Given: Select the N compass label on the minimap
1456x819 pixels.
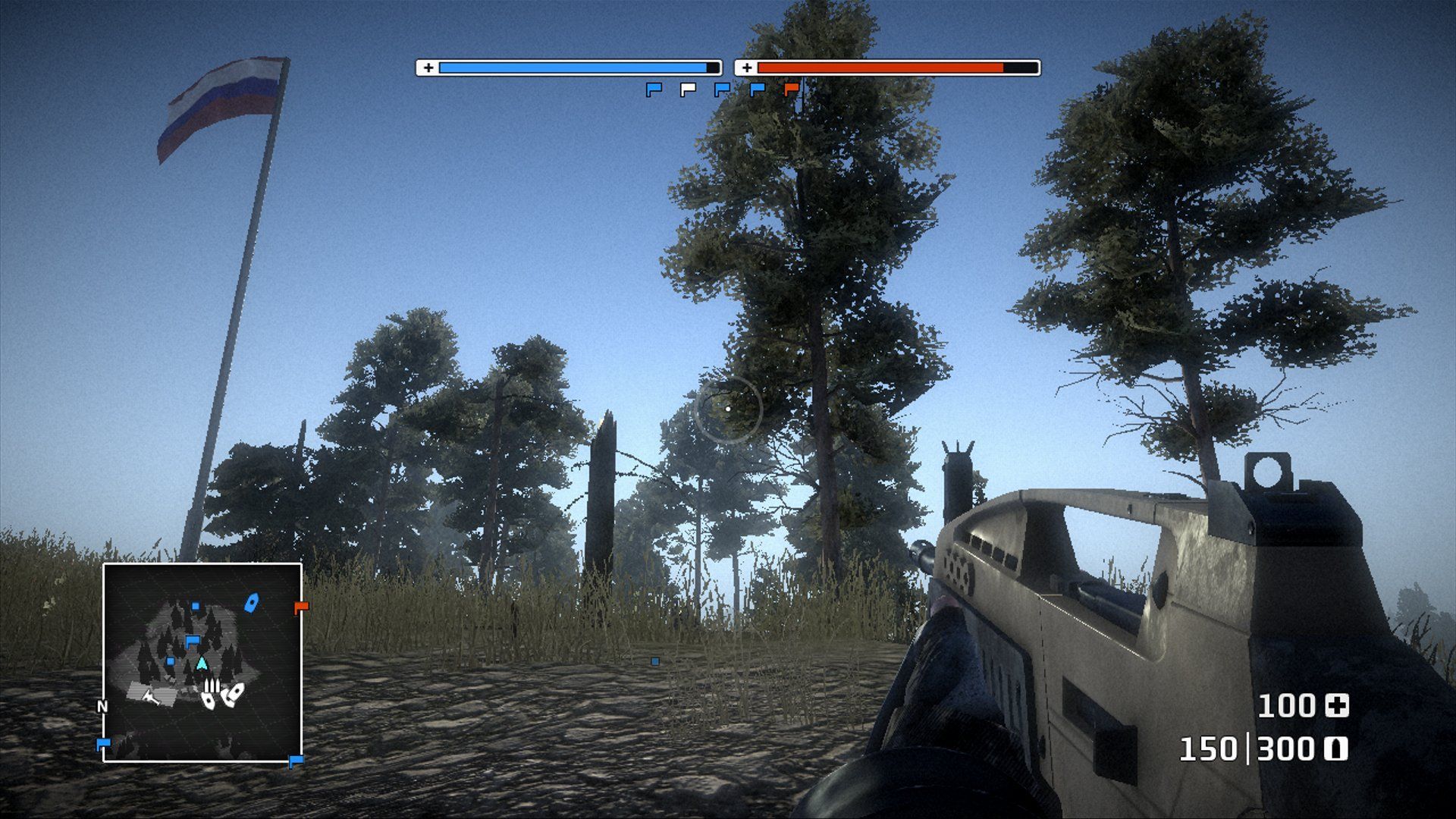Looking at the screenshot, I should 103,705.
